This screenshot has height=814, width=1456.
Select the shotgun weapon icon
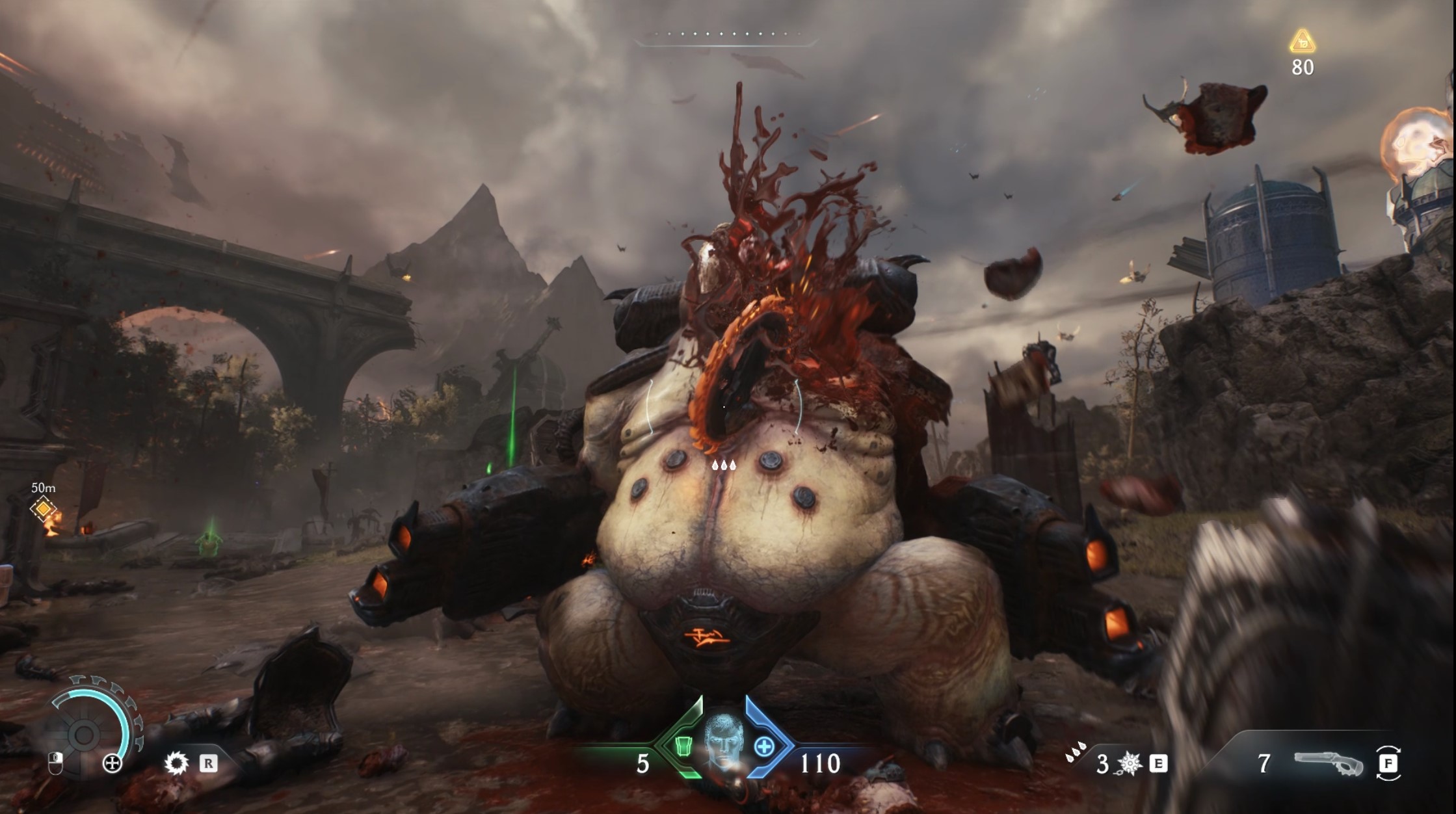coord(1328,763)
